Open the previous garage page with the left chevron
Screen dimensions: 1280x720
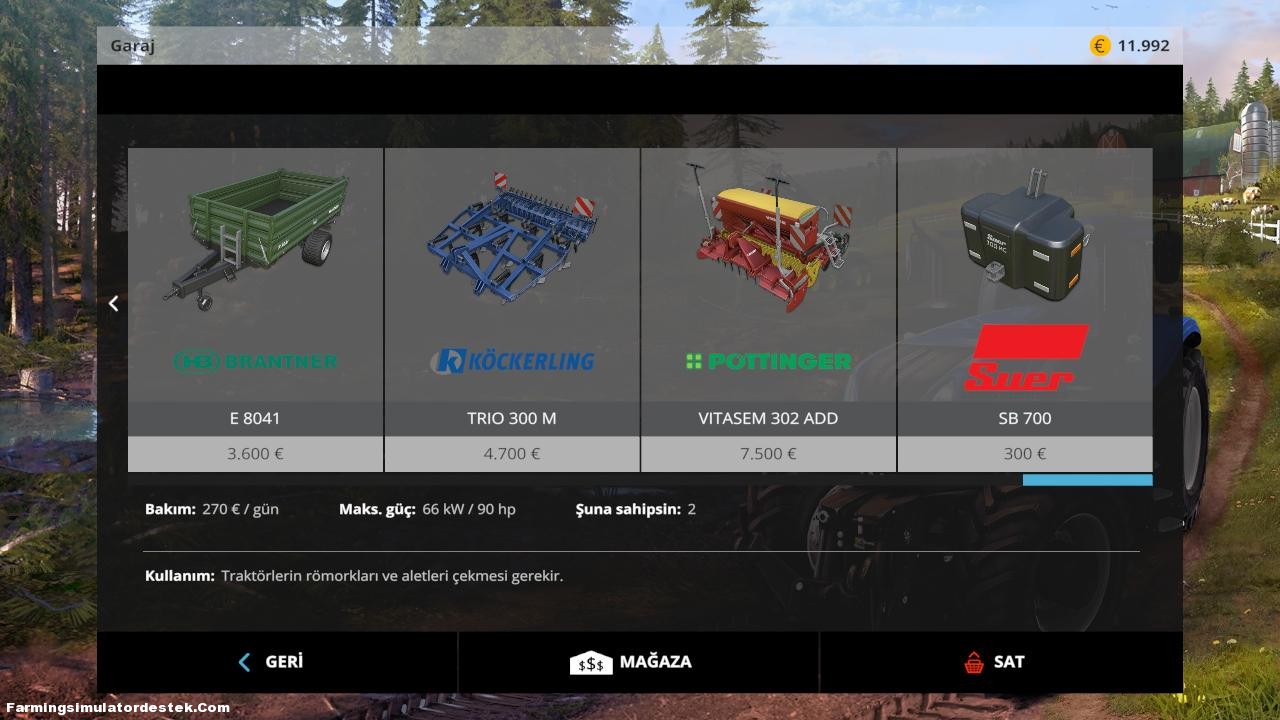pyautogui.click(x=113, y=303)
